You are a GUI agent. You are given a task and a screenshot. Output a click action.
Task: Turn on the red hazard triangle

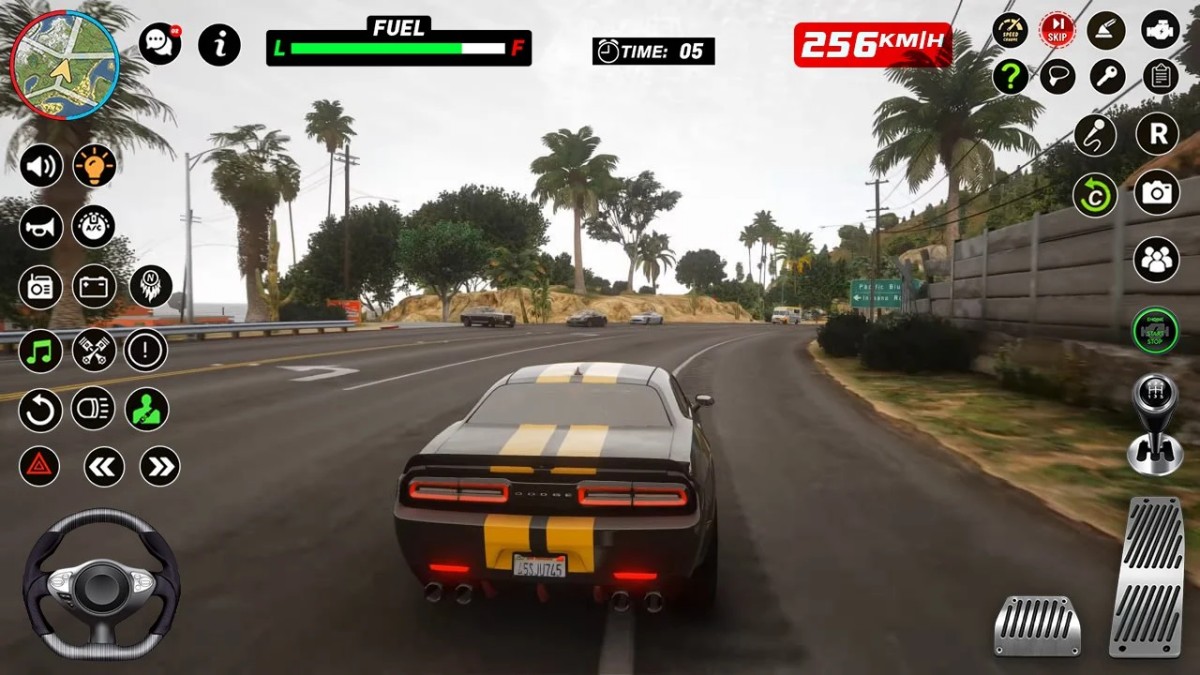pyautogui.click(x=40, y=466)
